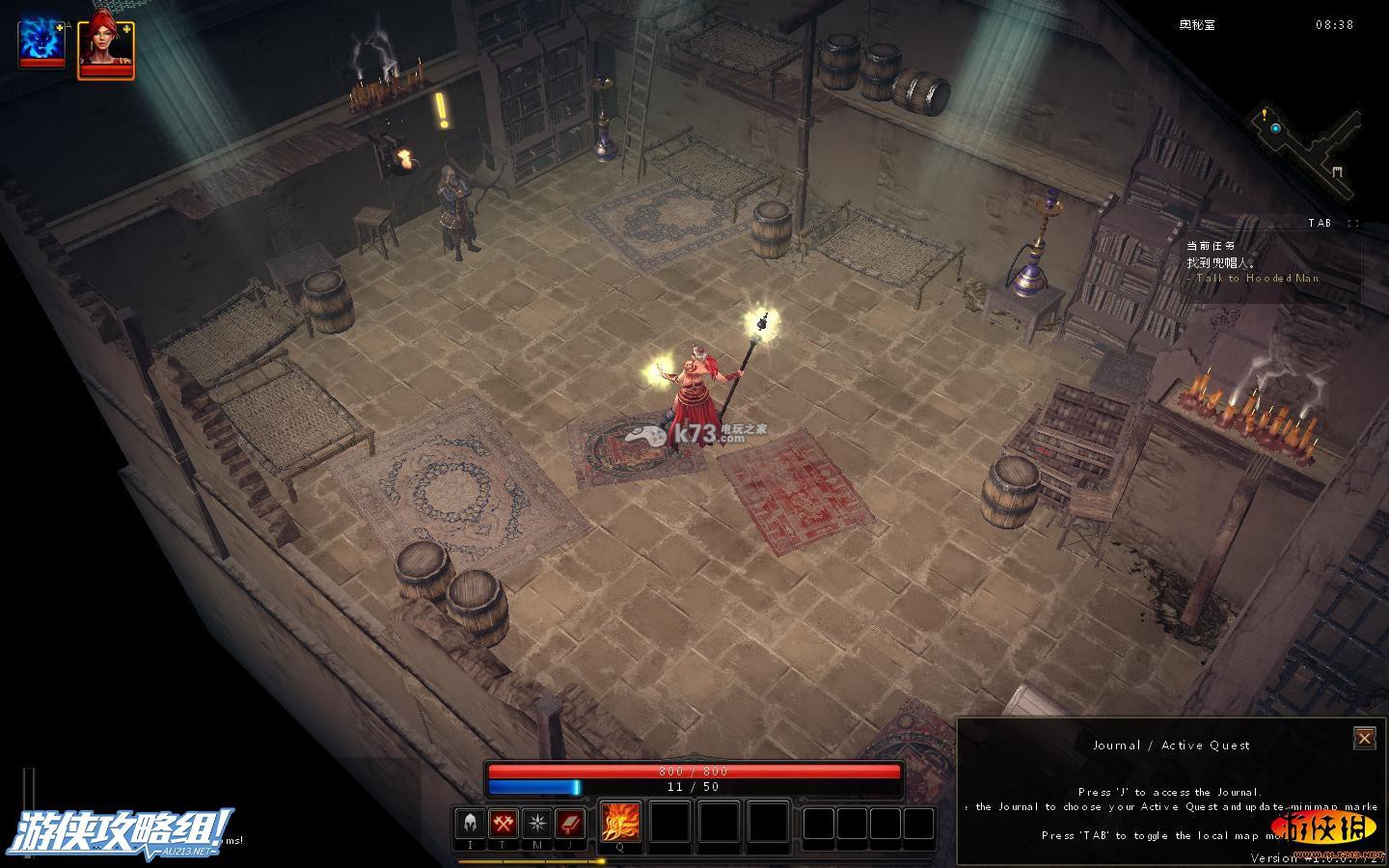Open the crossed axes skills icon

coord(503,824)
